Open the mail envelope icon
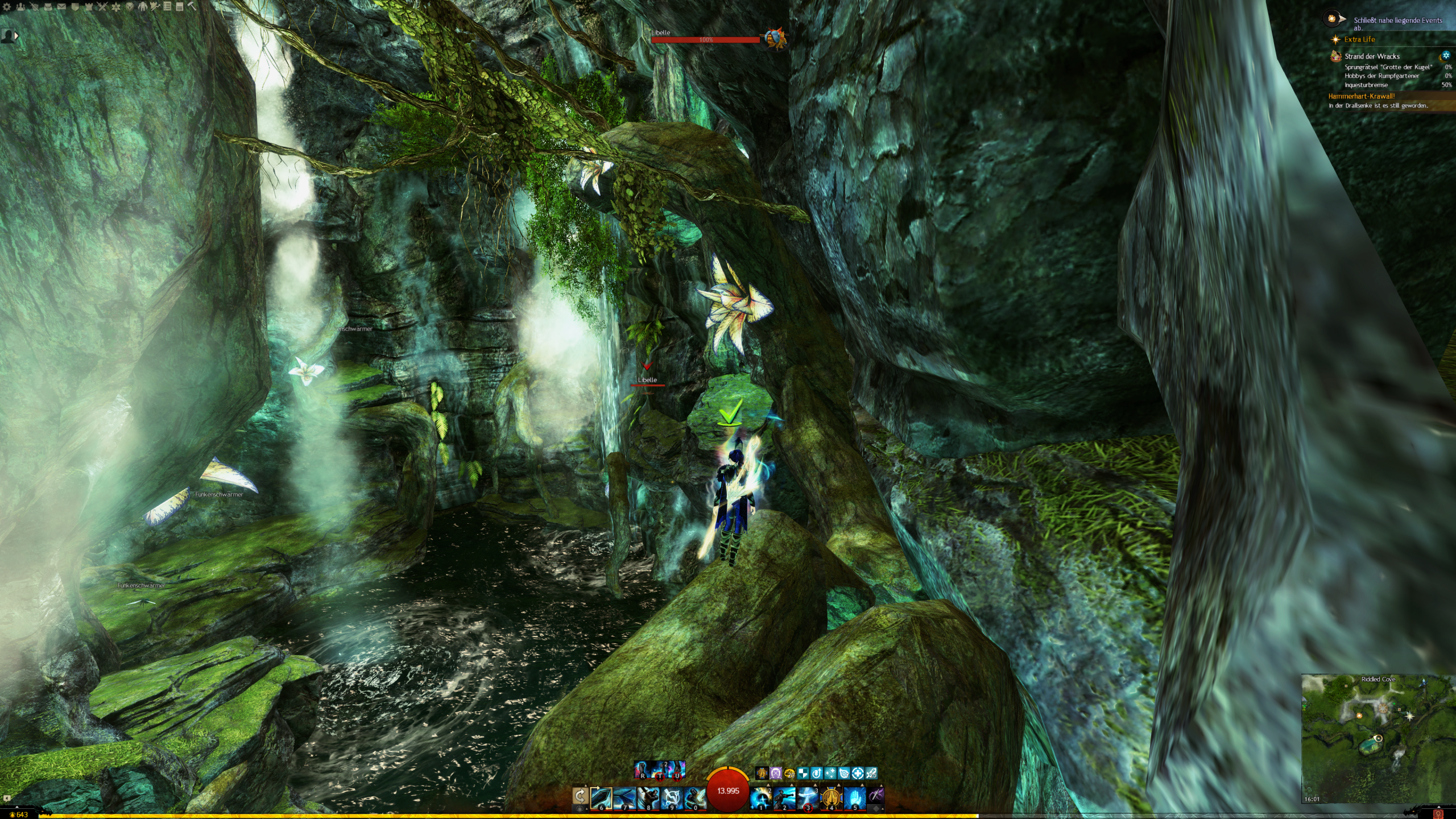The width and height of the screenshot is (1456, 819). pos(61,7)
